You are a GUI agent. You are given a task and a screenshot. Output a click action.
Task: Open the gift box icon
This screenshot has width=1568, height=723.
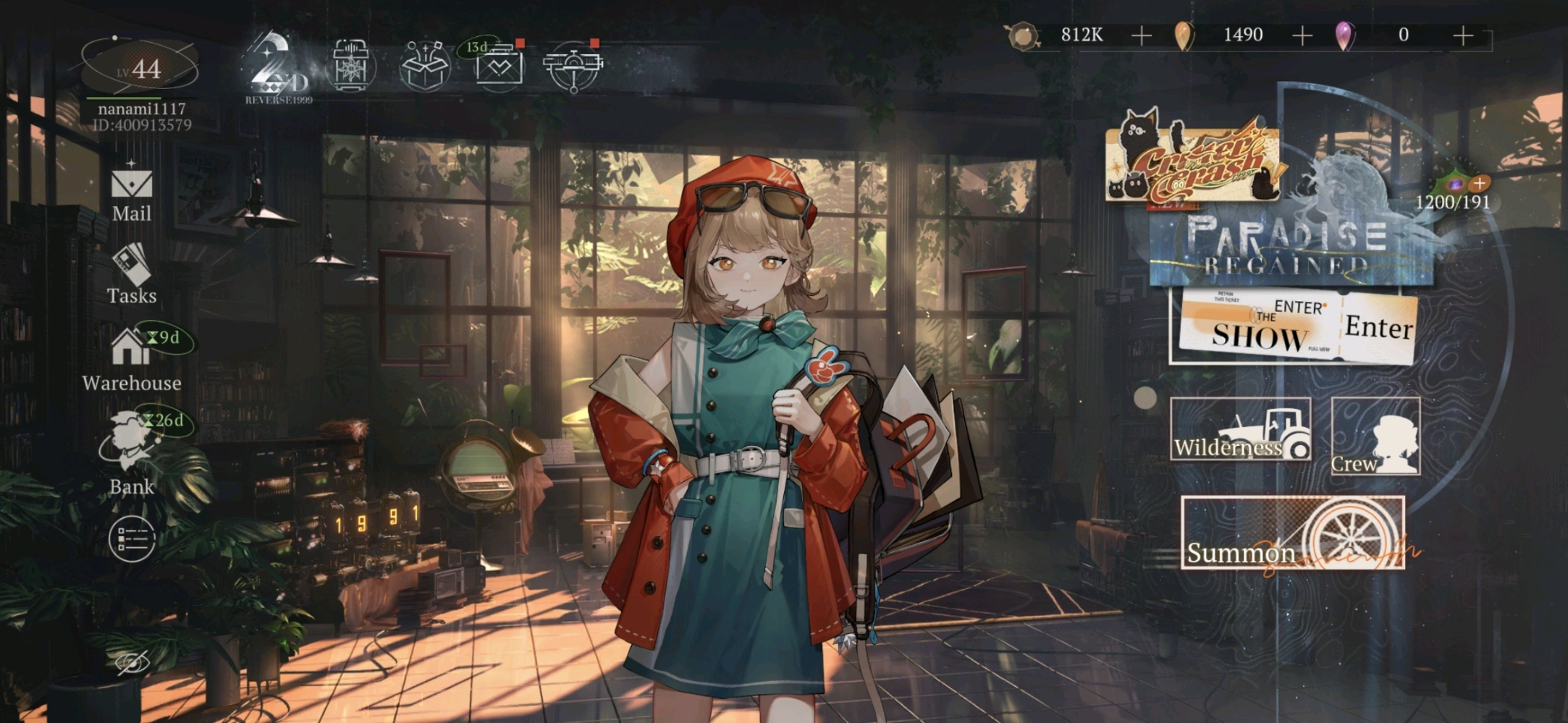point(425,67)
